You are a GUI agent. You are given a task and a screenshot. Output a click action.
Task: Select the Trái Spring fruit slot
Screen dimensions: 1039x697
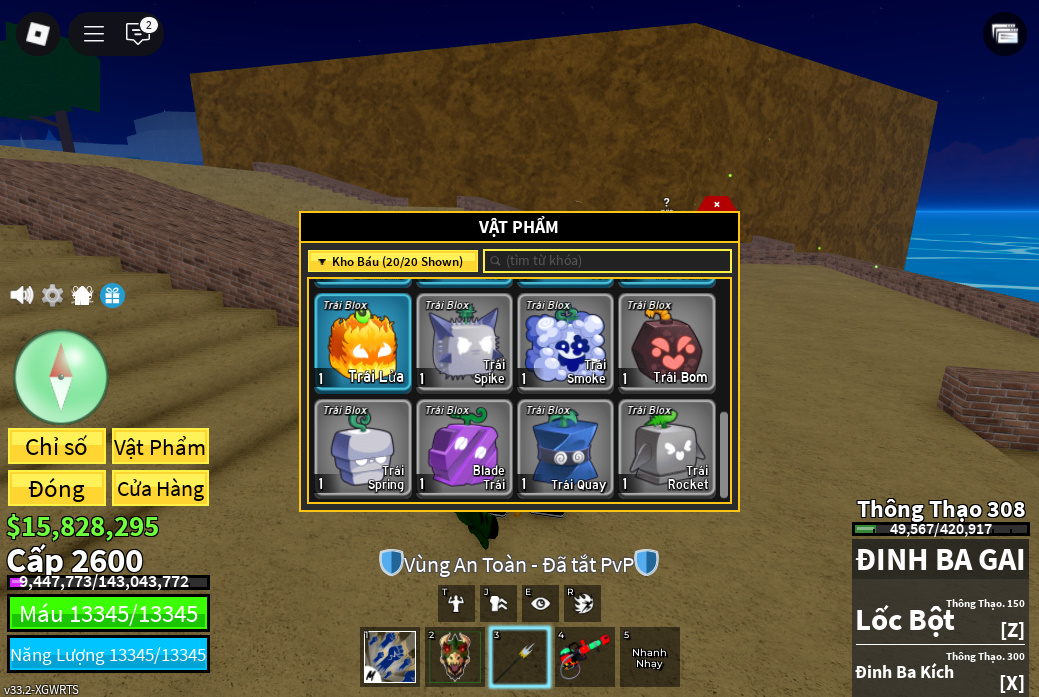pyautogui.click(x=363, y=447)
